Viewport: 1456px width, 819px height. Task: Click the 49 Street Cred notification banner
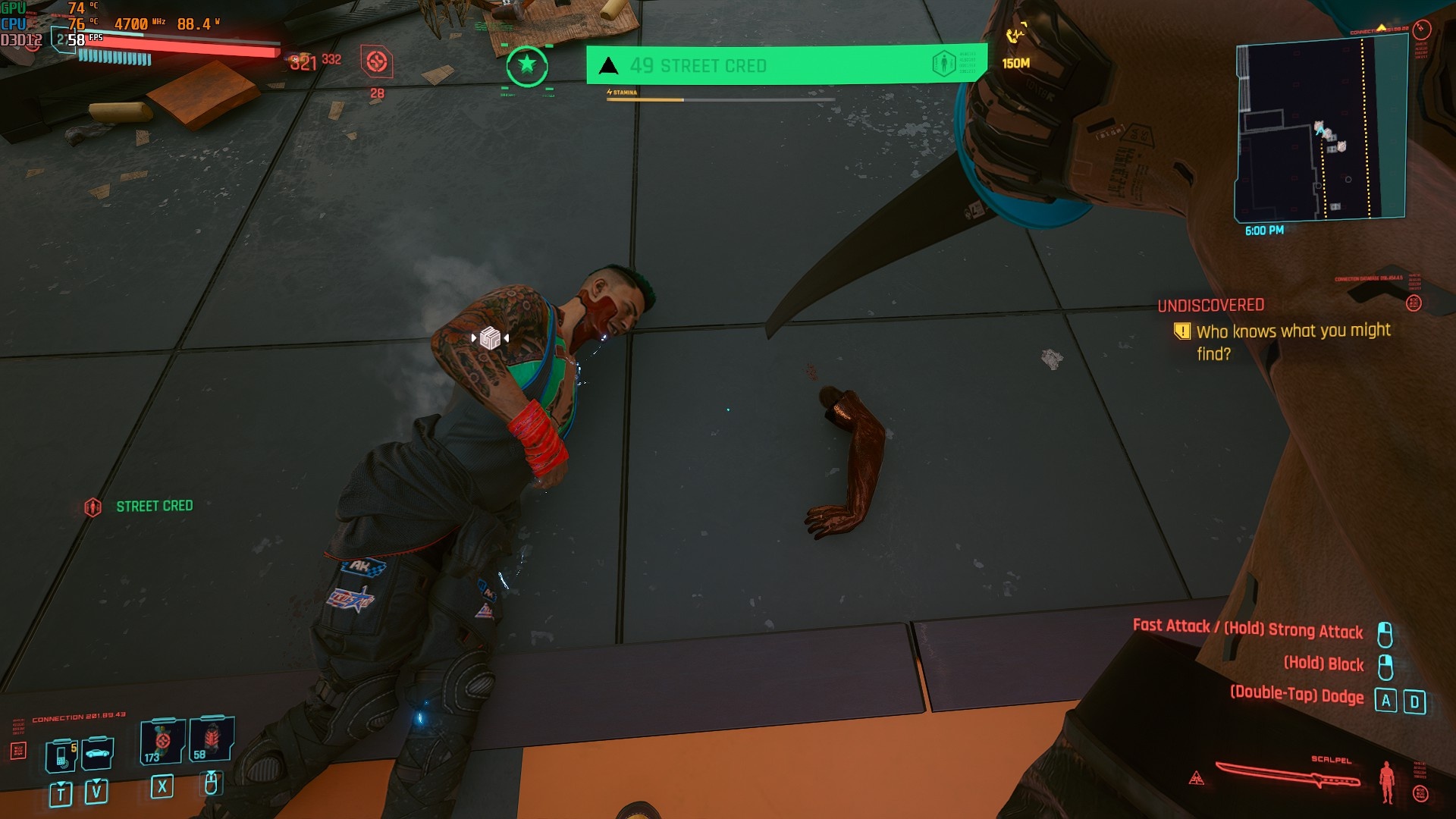(x=786, y=65)
